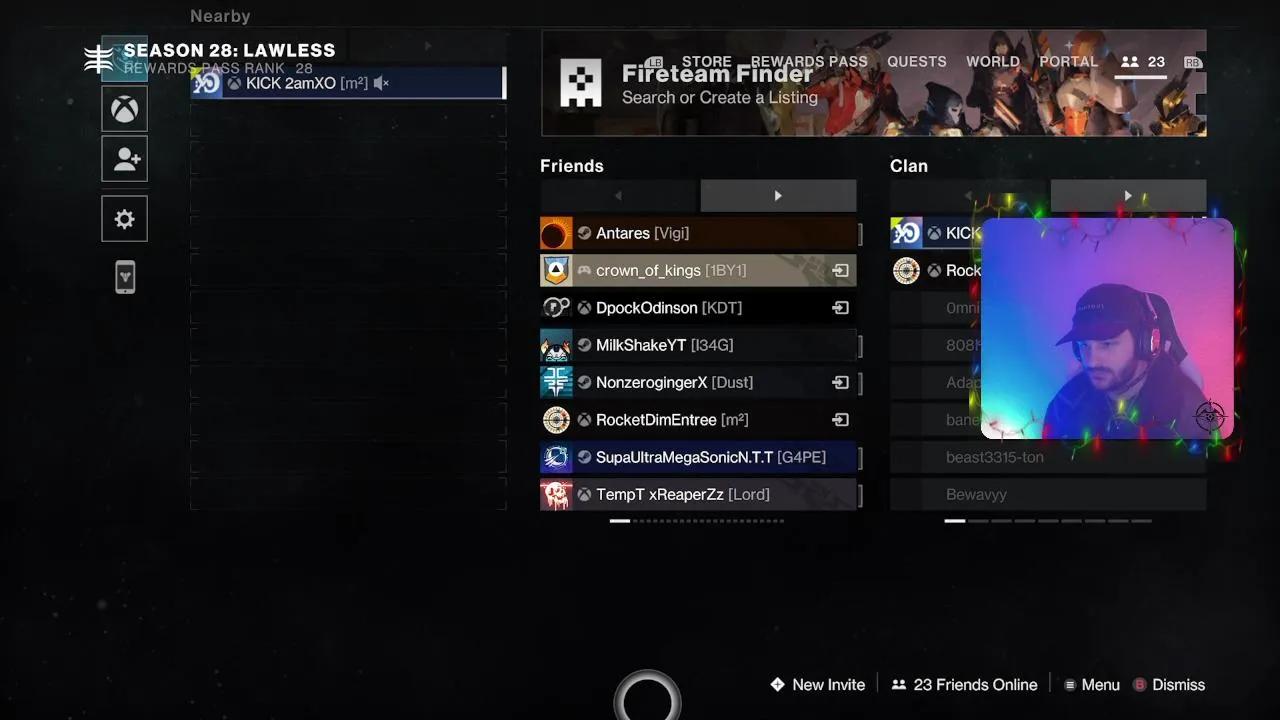
Task: Click TempT xReaperZz's skull emblem icon
Action: [x=556, y=494]
